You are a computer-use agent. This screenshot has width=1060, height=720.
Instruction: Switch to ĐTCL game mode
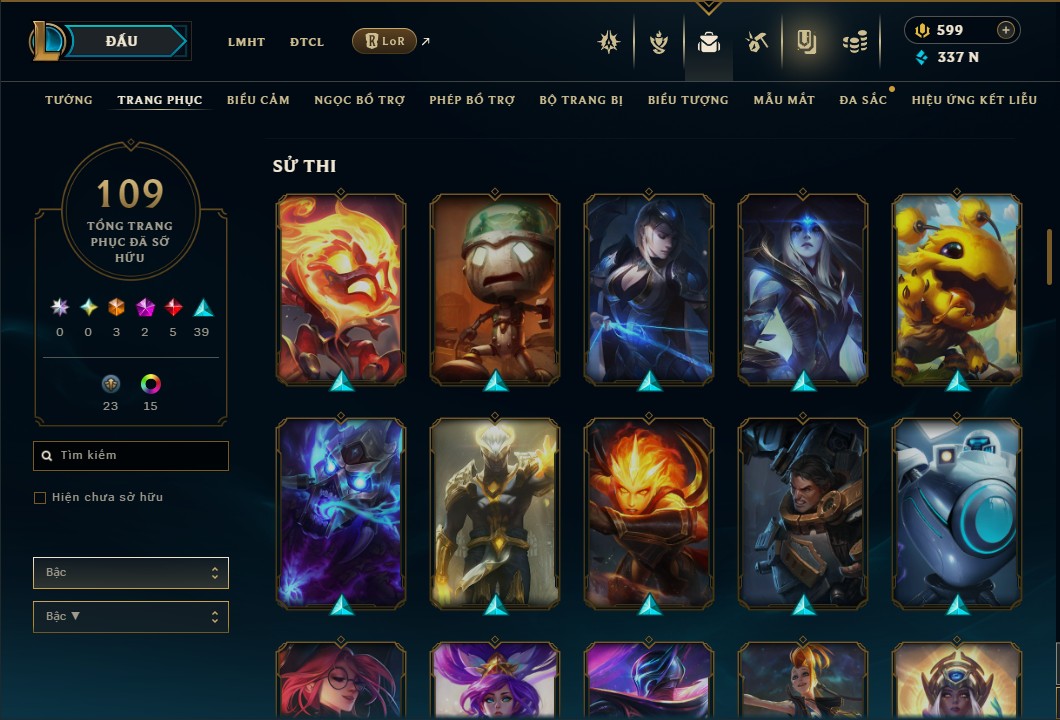(307, 42)
